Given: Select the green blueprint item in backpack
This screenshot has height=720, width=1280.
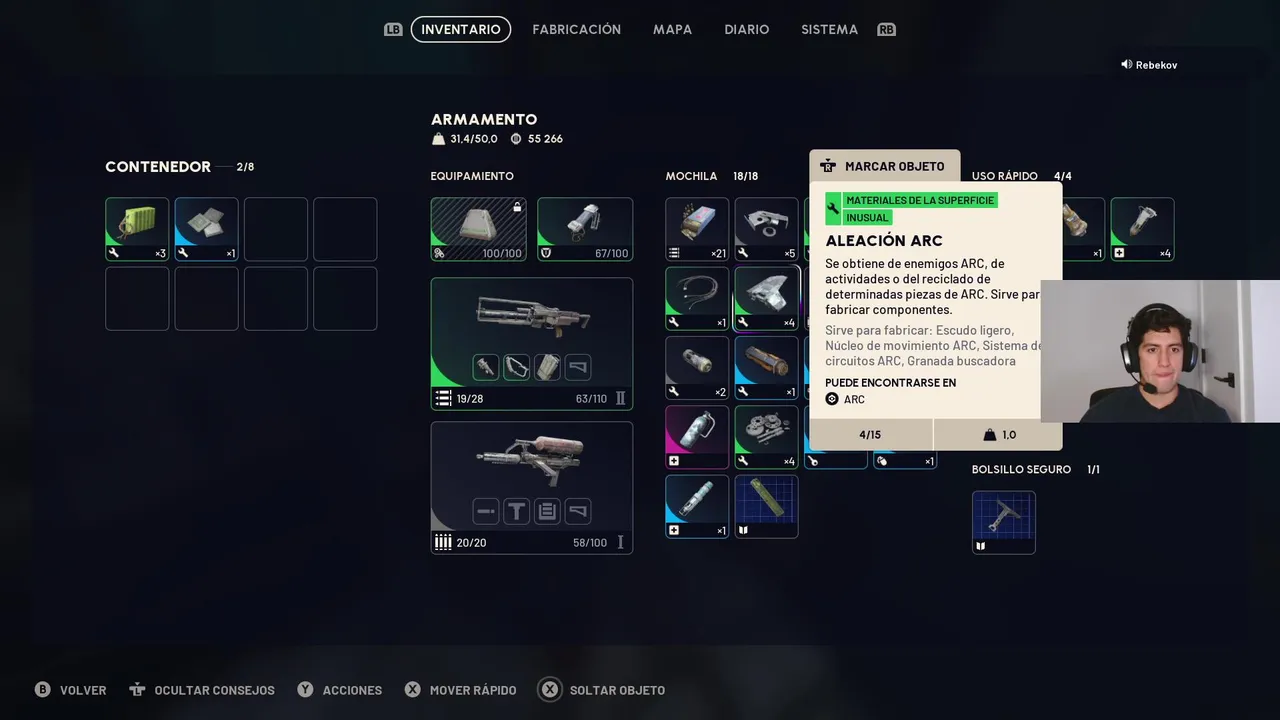Looking at the screenshot, I should [x=766, y=506].
